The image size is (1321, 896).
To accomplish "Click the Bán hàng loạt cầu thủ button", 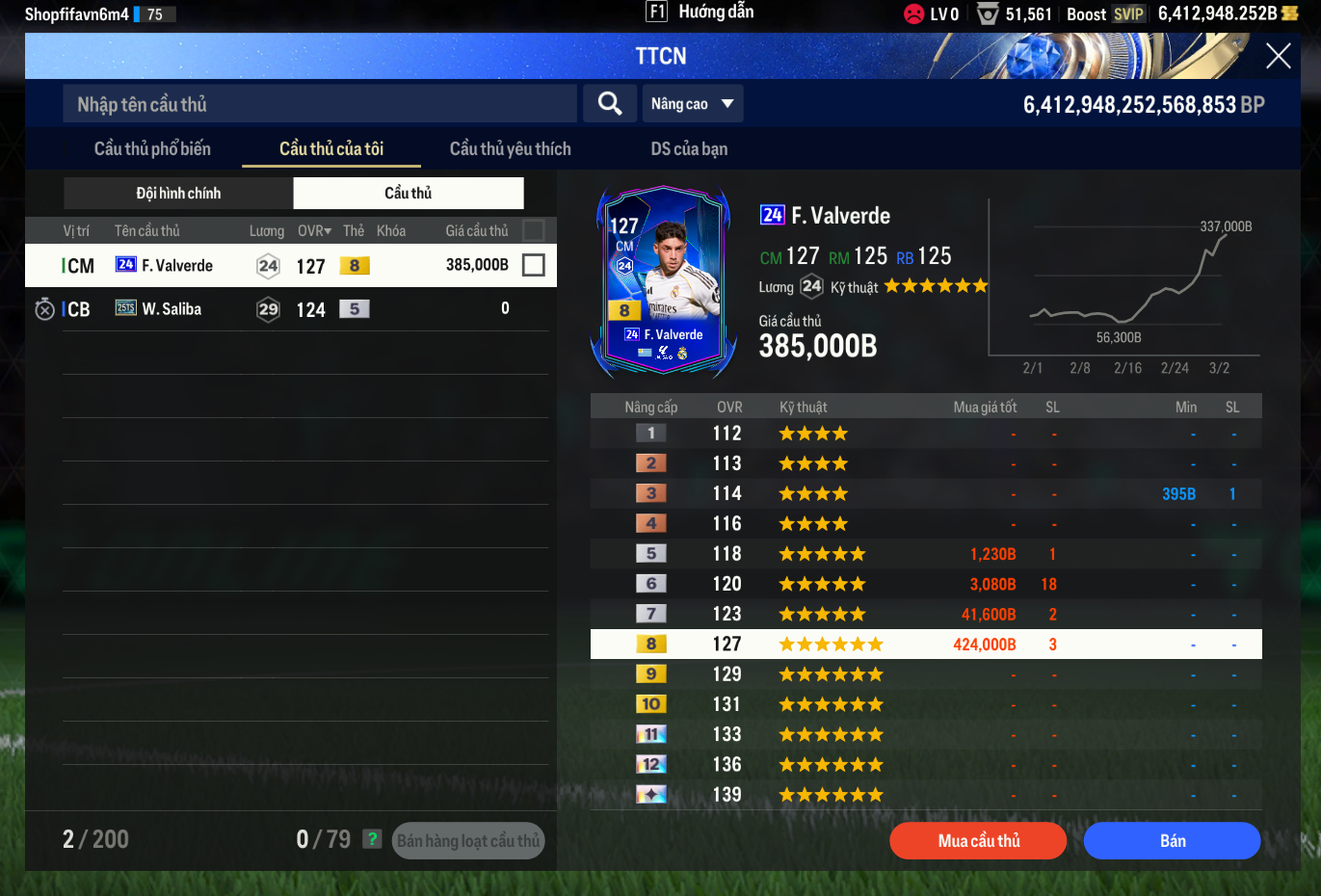I will (468, 840).
